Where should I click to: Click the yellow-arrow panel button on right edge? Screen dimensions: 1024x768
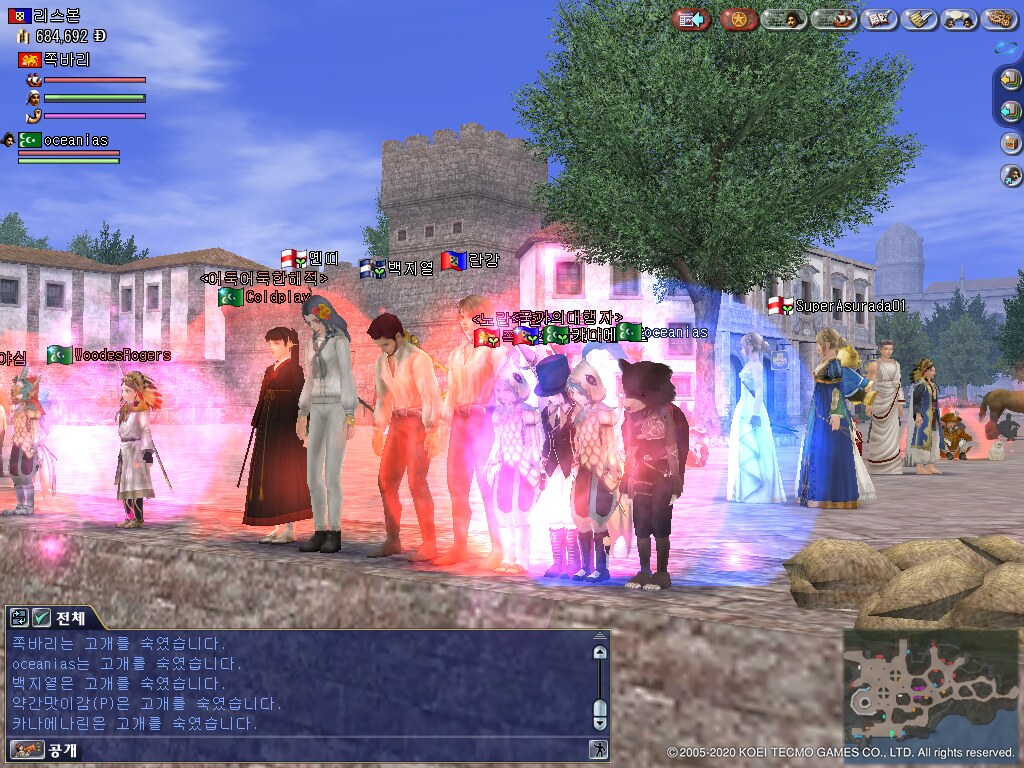1011,81
